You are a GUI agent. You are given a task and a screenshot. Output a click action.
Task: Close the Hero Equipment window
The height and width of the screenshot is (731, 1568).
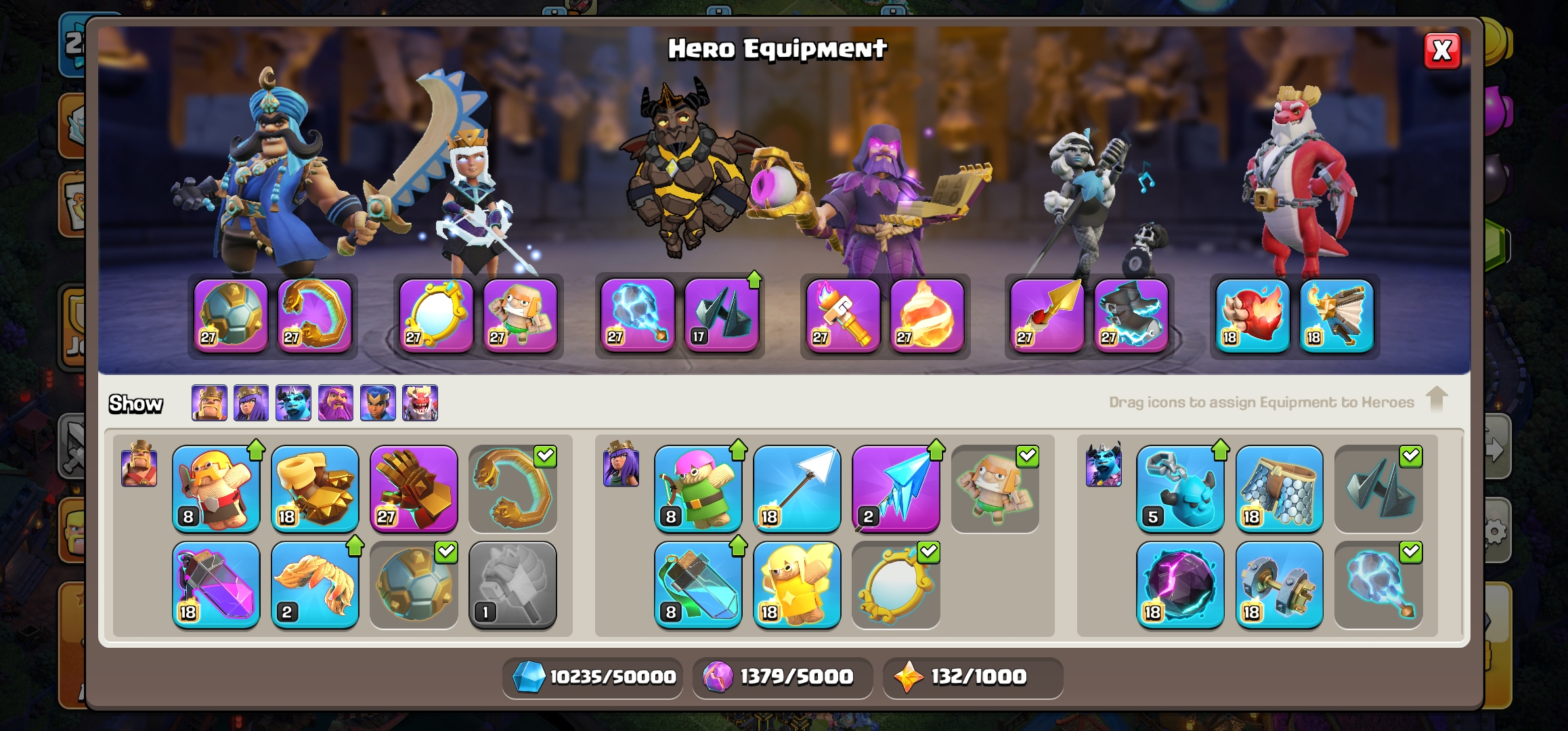1442,51
